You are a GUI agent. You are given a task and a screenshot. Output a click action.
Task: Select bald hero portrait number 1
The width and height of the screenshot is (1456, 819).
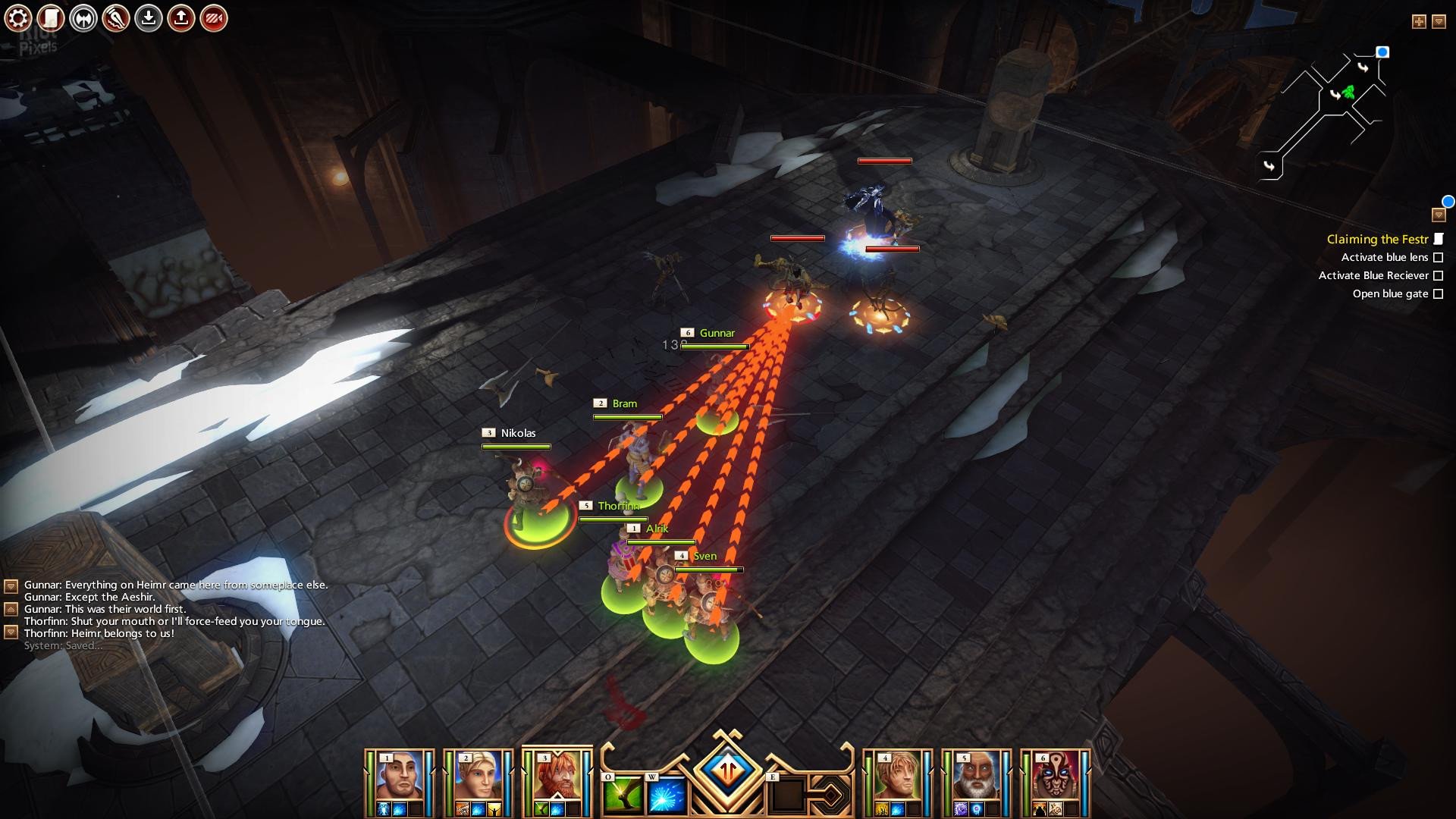tap(400, 777)
